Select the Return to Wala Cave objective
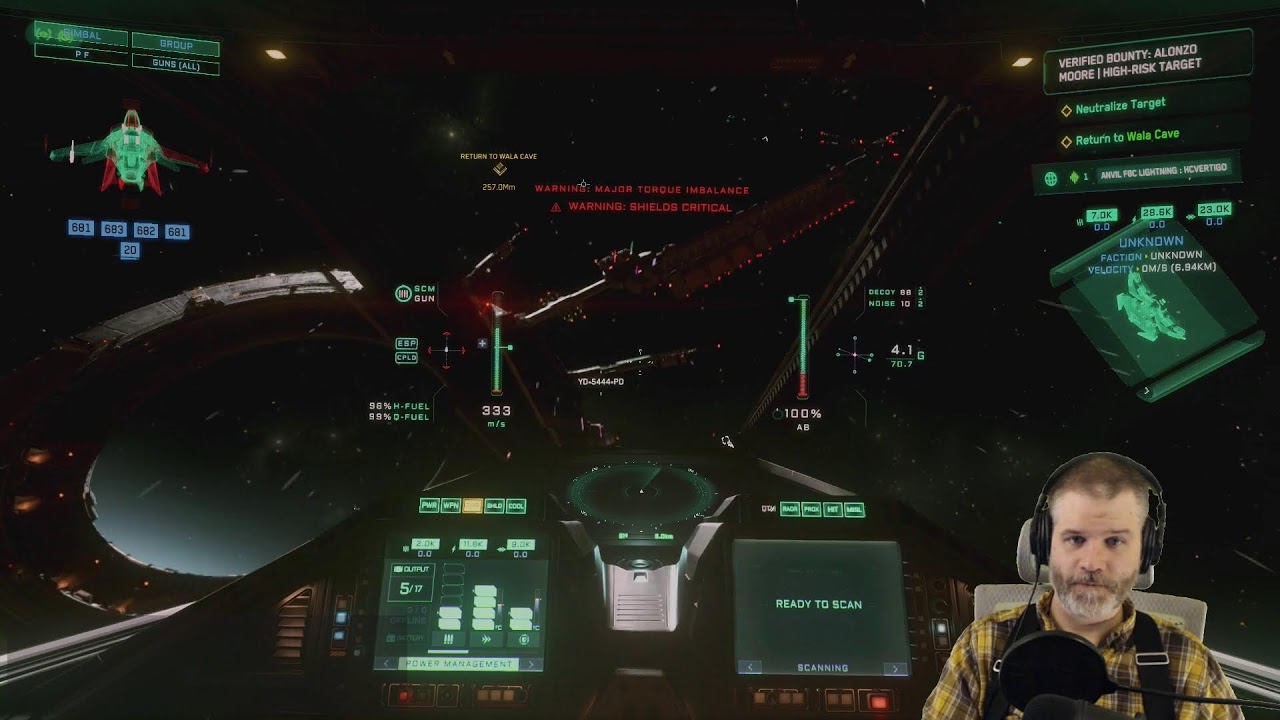Viewport: 1280px width, 720px height. point(1127,136)
